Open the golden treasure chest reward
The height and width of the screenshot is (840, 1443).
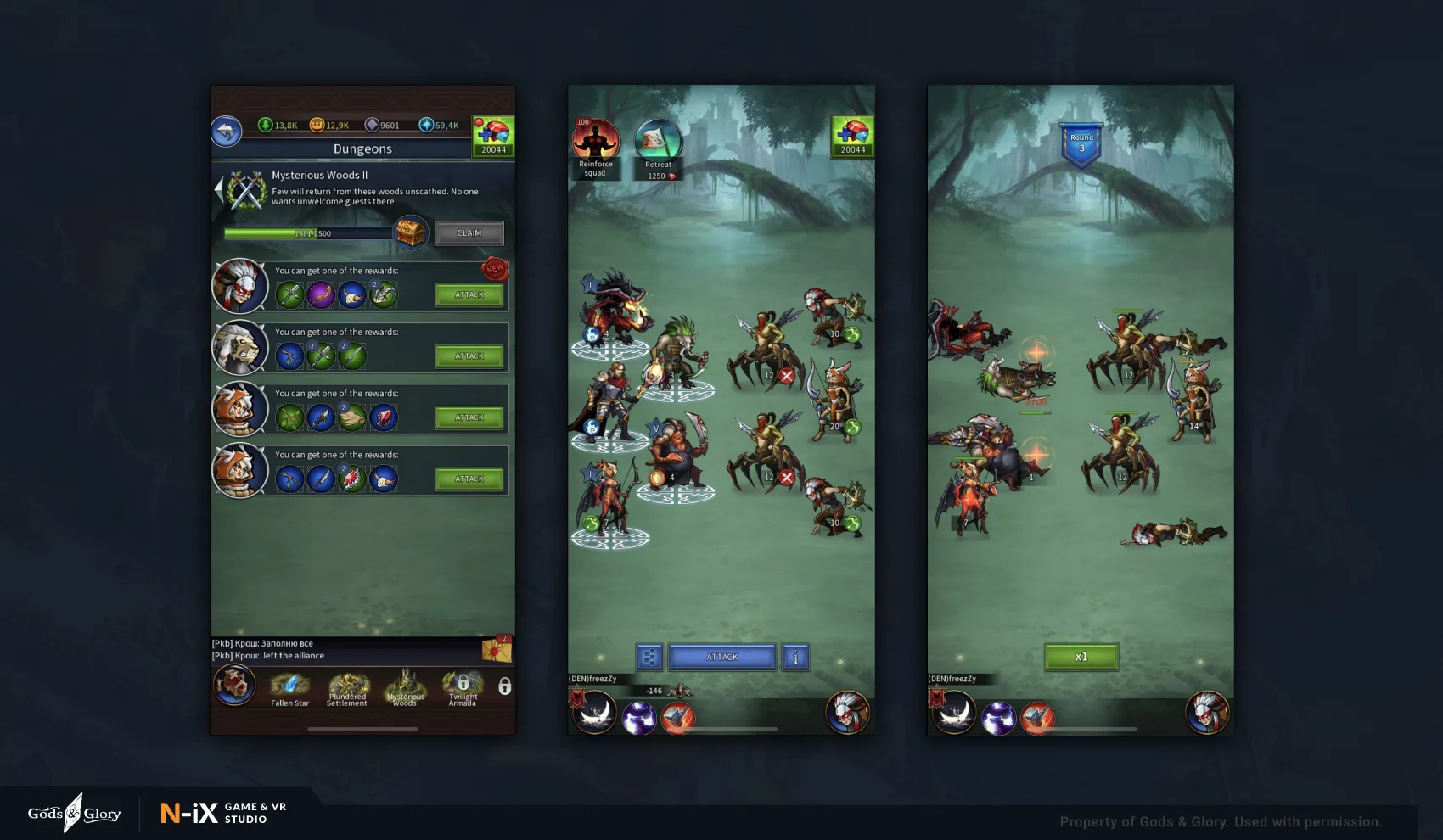(411, 232)
